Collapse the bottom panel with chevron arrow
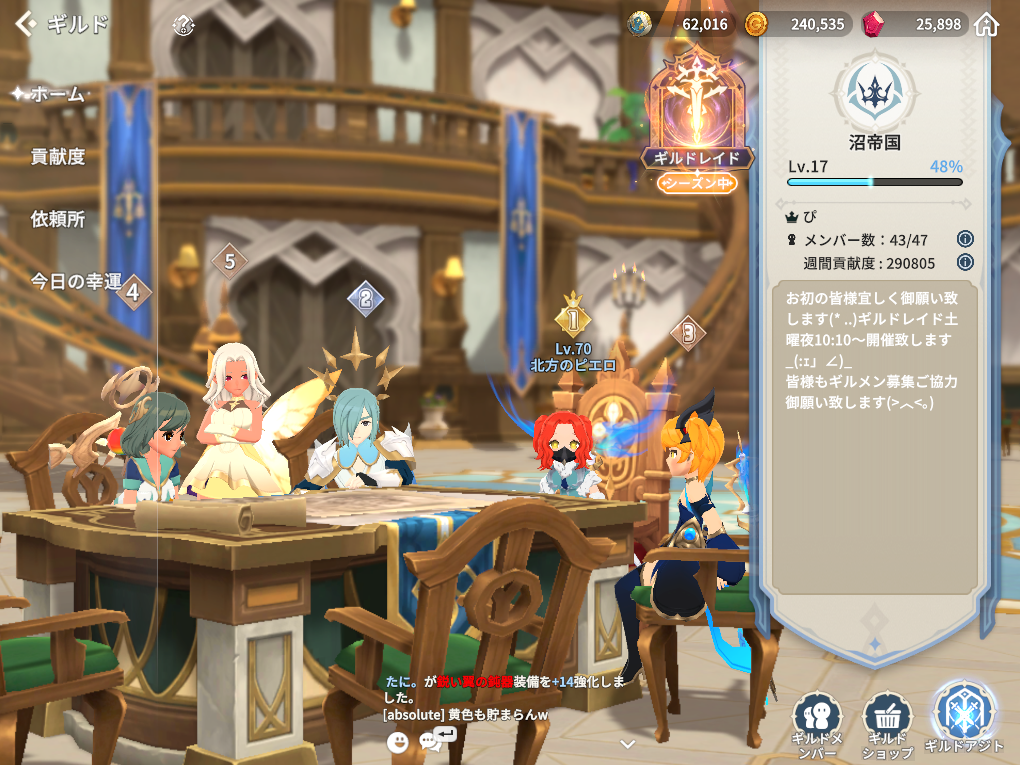 pyautogui.click(x=628, y=744)
